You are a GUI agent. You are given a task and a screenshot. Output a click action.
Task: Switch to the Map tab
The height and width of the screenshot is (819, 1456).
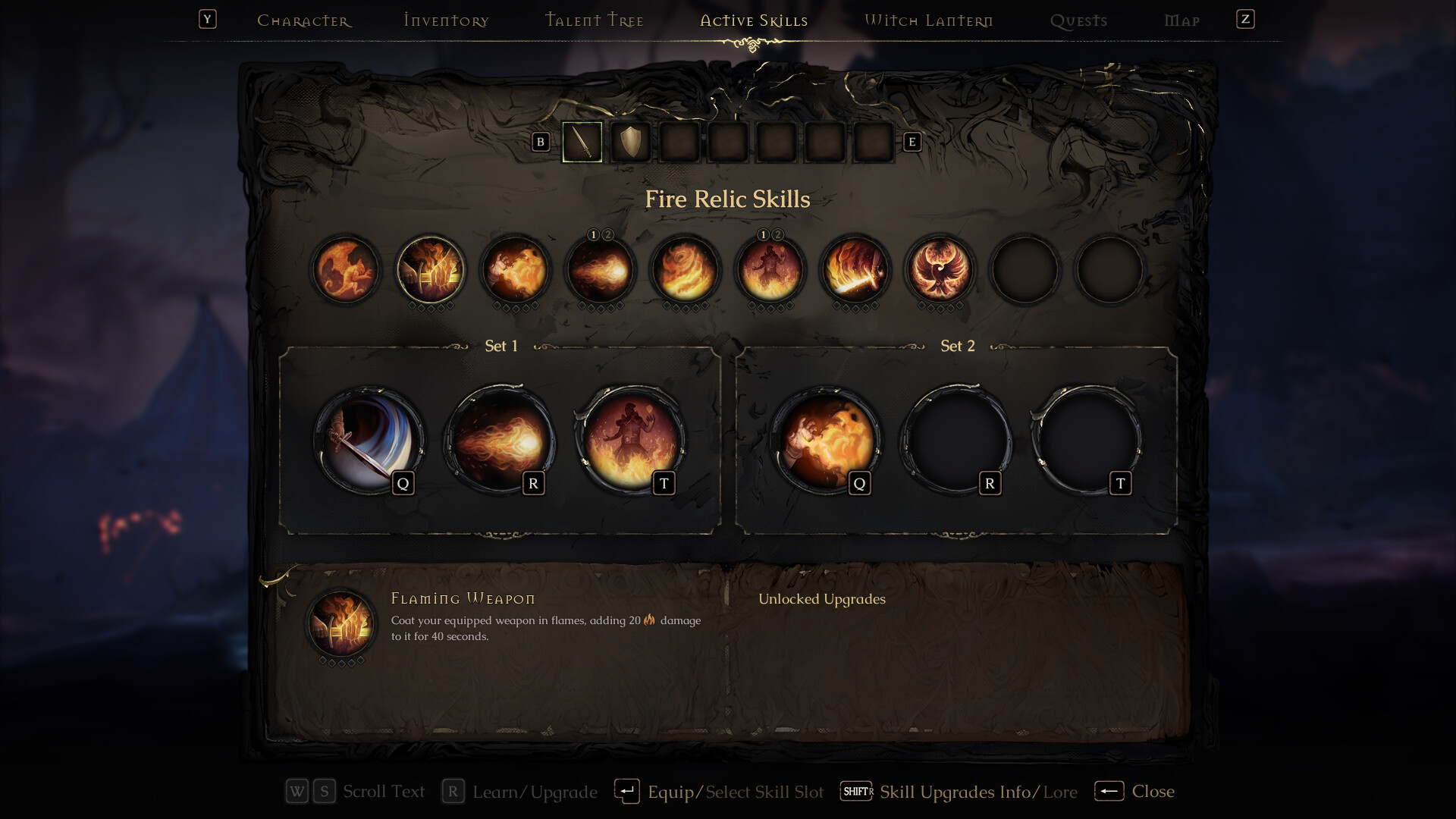(1182, 20)
